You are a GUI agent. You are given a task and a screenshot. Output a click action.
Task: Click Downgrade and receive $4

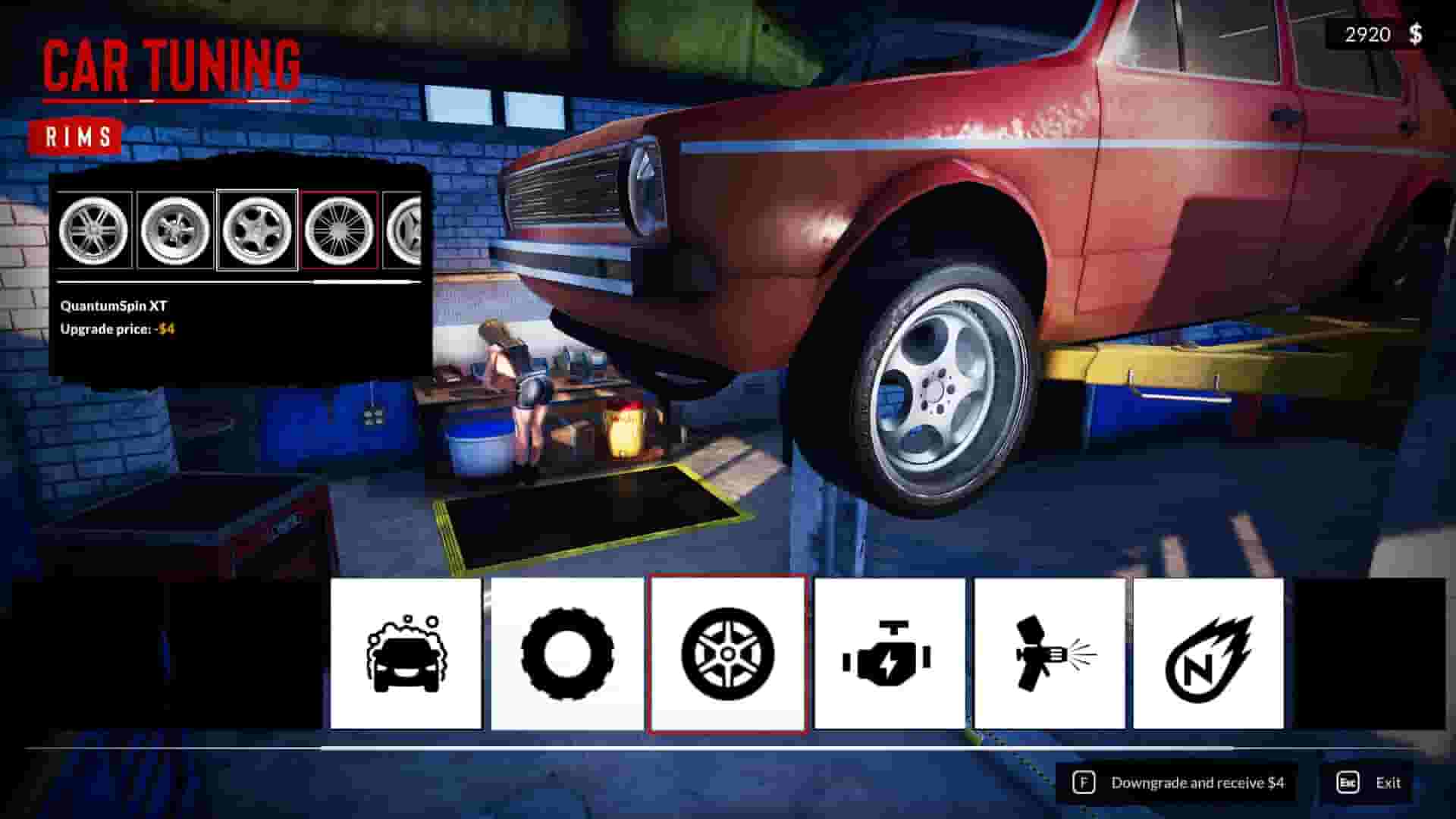click(1196, 782)
